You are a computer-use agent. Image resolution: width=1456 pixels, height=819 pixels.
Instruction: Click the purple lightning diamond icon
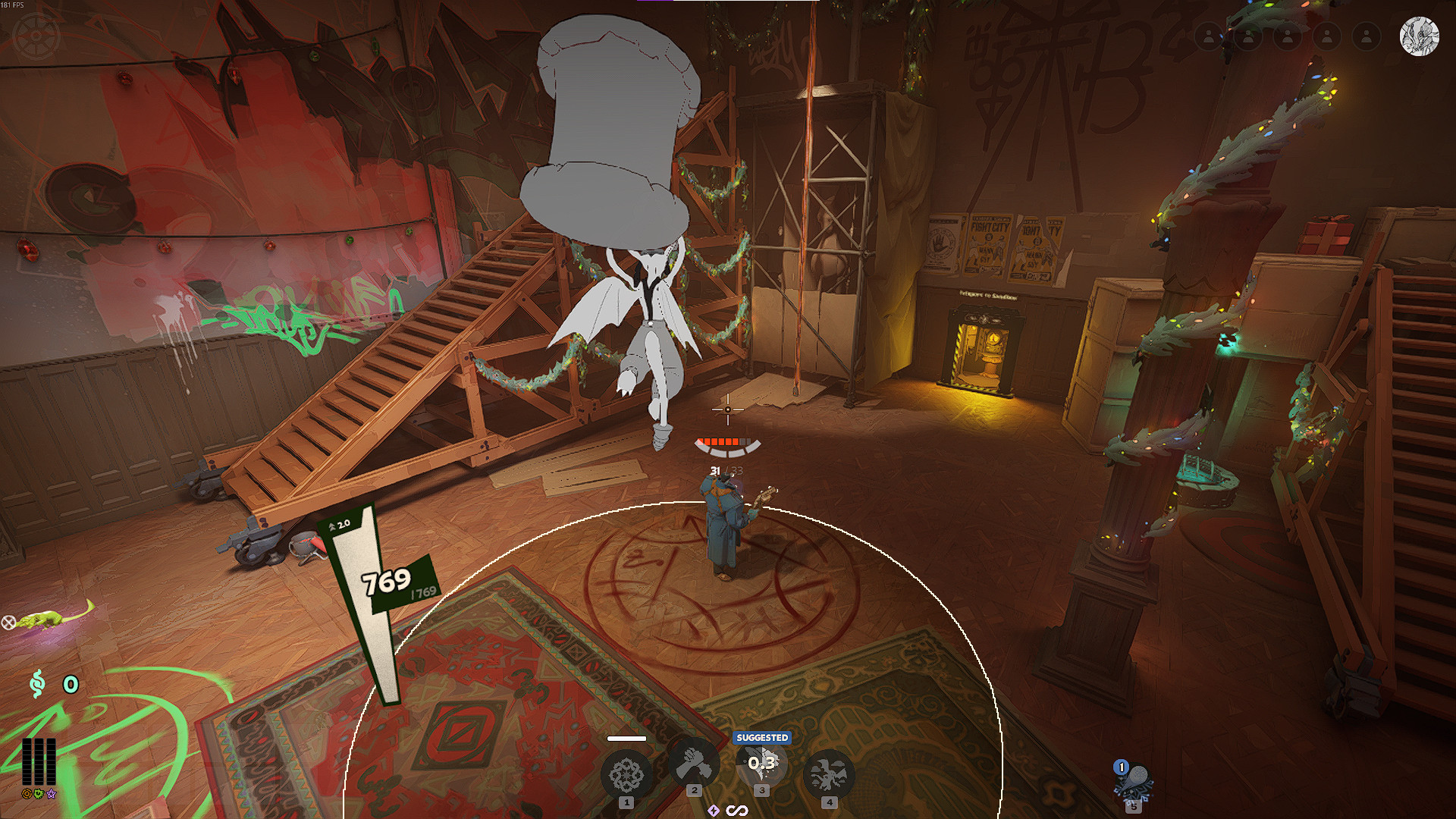714,811
